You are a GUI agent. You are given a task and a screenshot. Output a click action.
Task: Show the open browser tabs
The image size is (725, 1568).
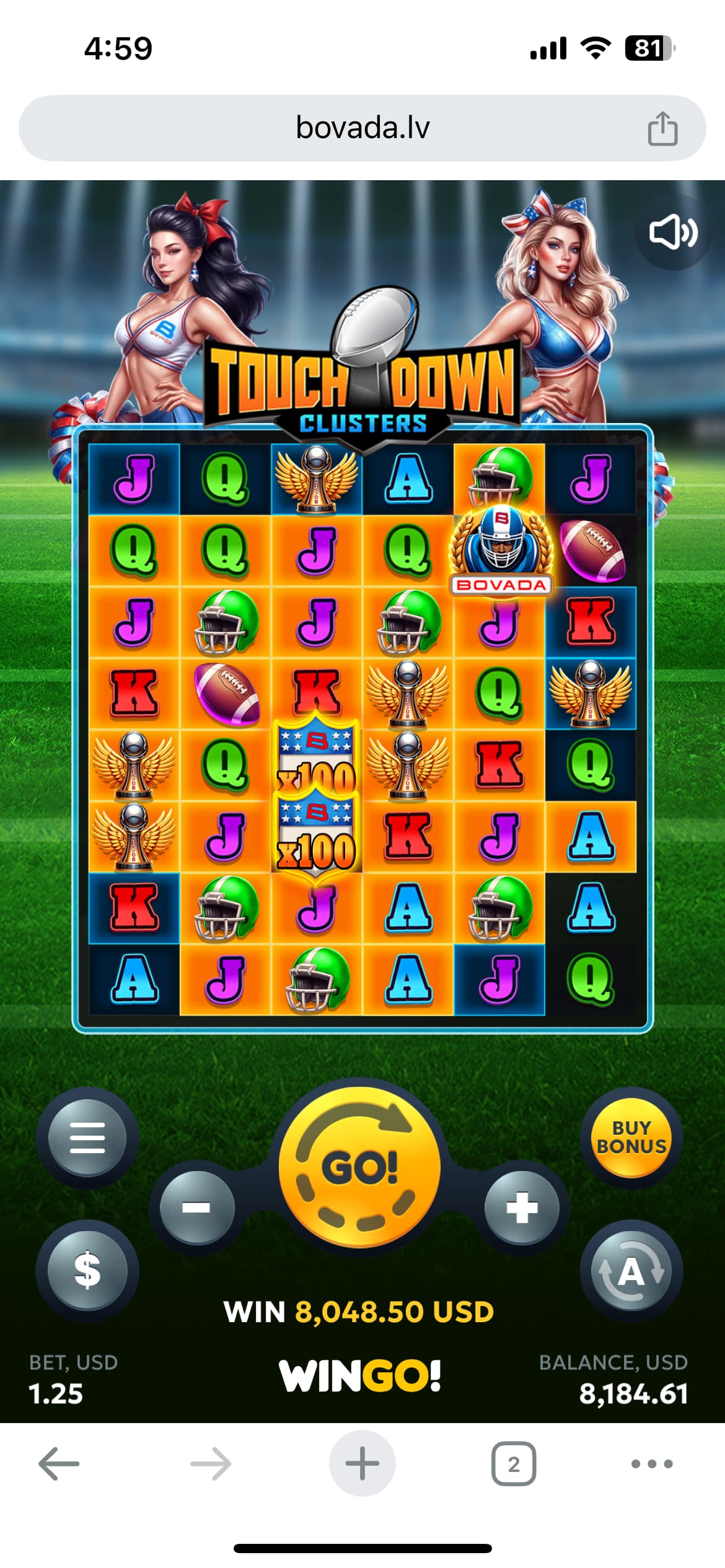(514, 1464)
